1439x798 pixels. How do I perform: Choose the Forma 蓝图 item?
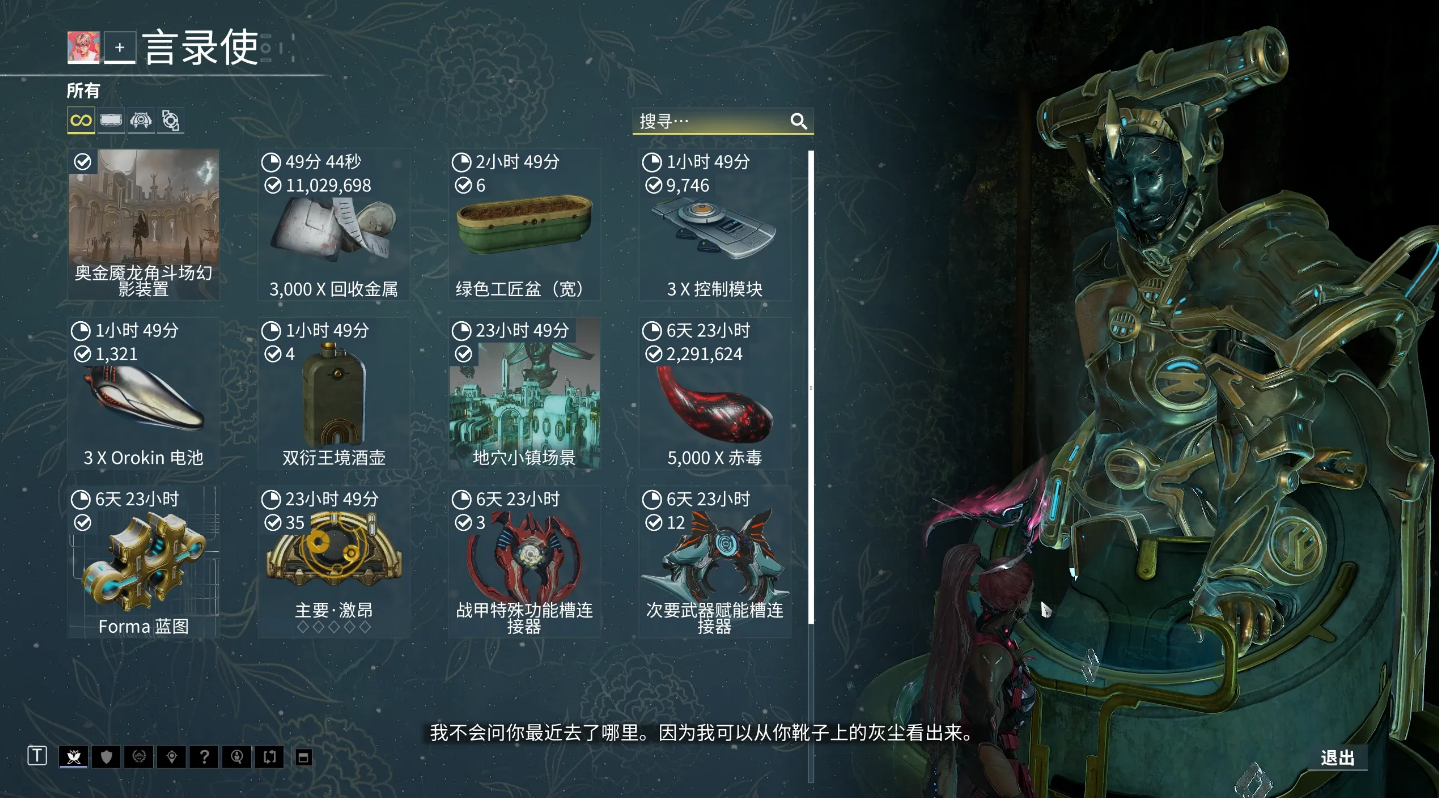(143, 562)
